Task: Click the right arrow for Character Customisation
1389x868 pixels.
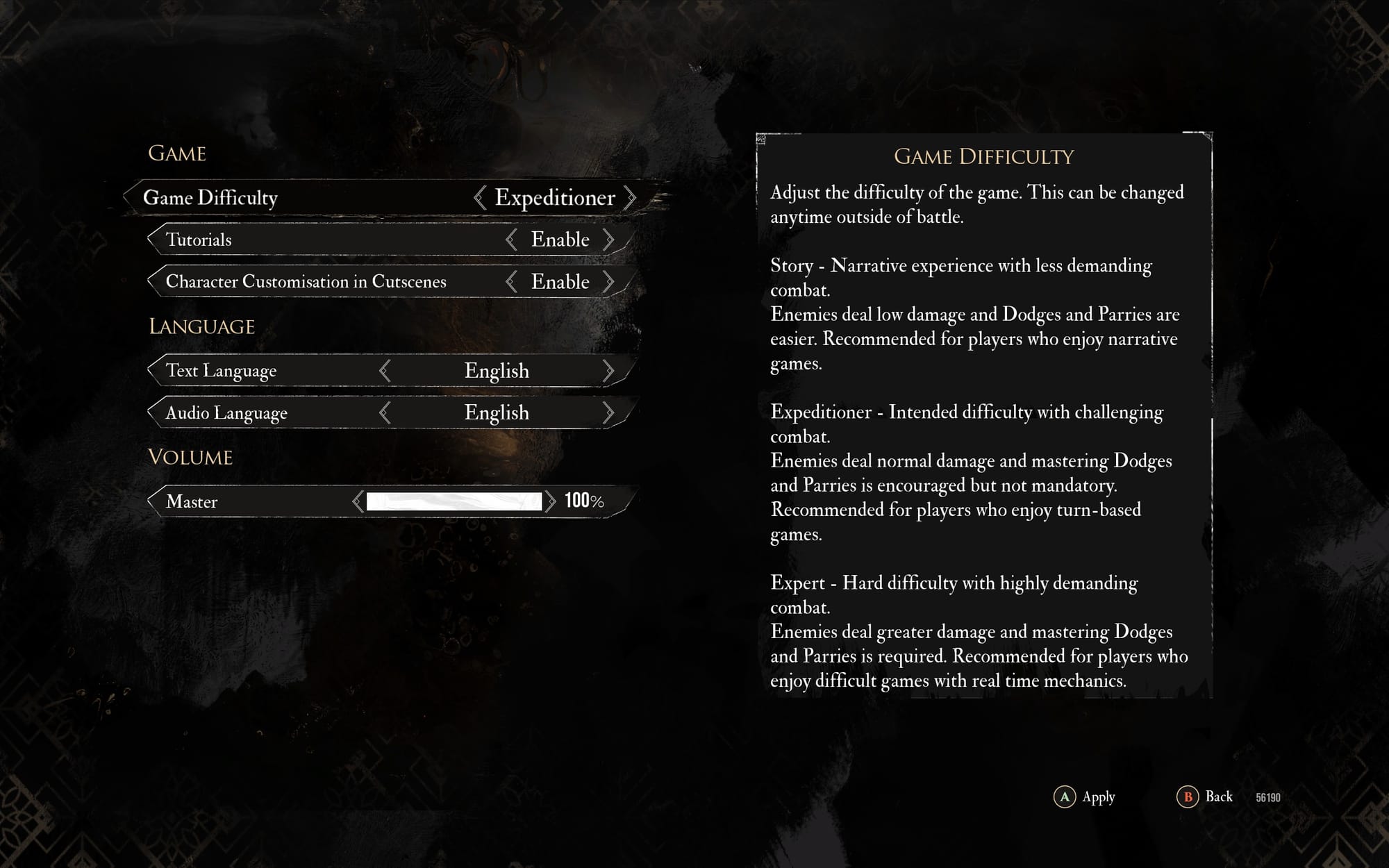Action: (x=611, y=282)
